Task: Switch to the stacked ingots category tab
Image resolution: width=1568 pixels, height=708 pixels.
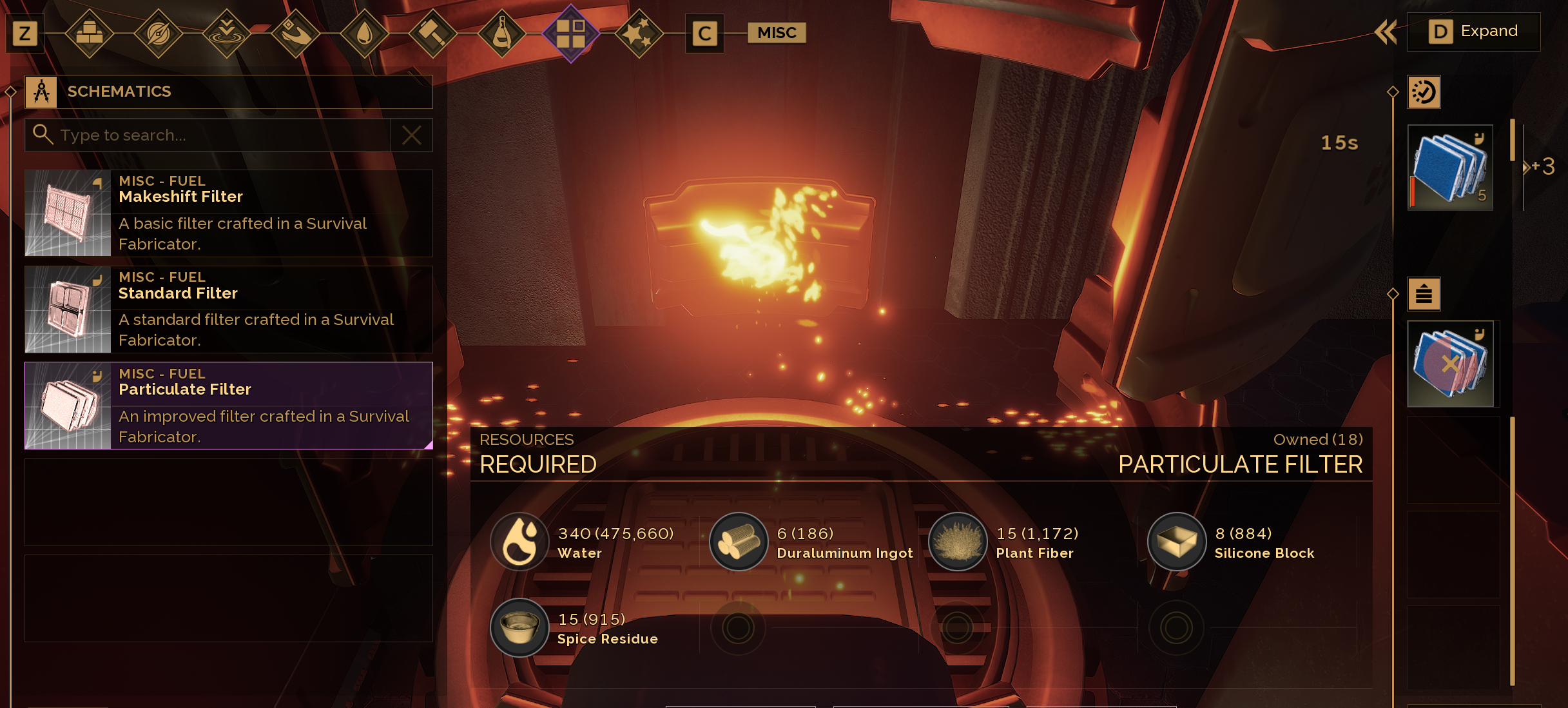Action: tap(89, 33)
